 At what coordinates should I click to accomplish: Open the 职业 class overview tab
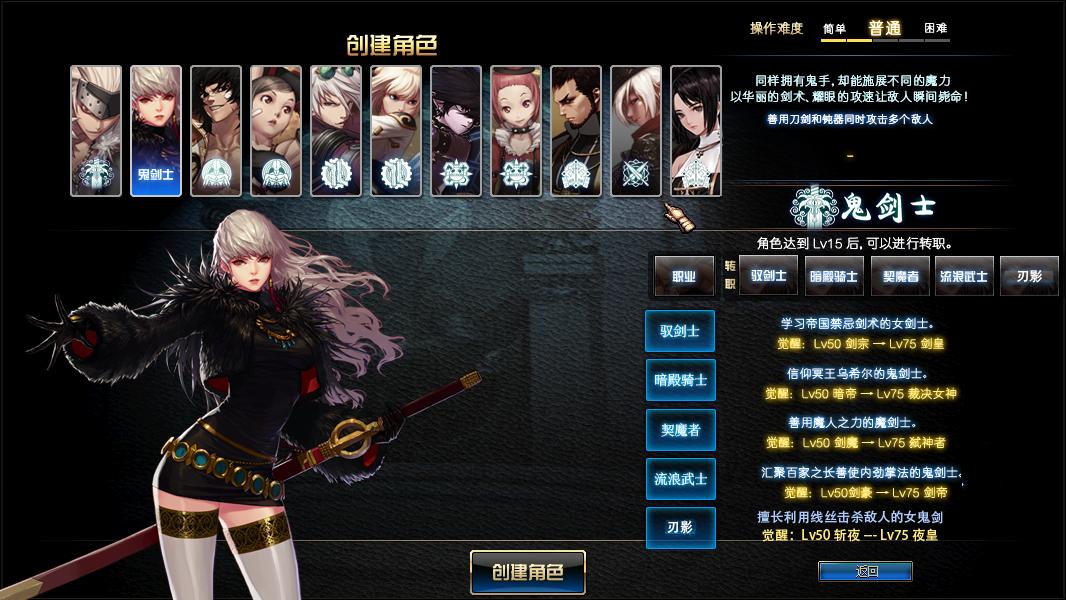(x=684, y=276)
